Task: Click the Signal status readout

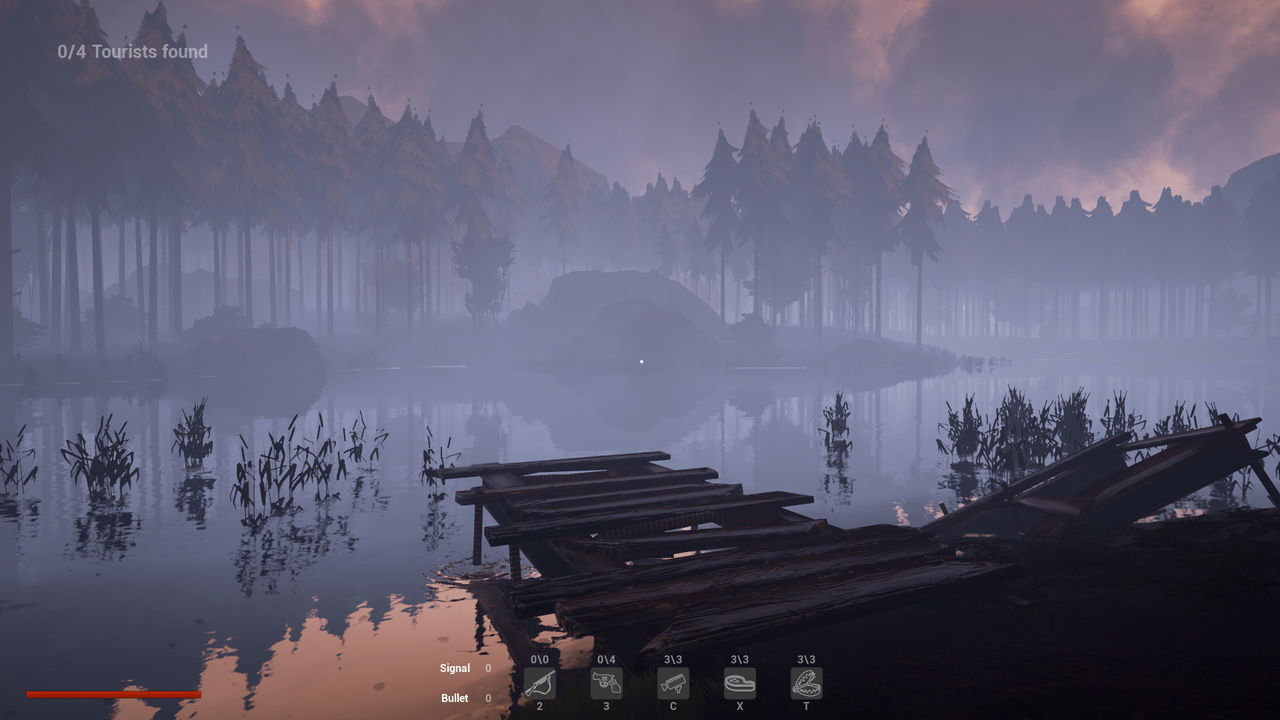Action: point(455,668)
